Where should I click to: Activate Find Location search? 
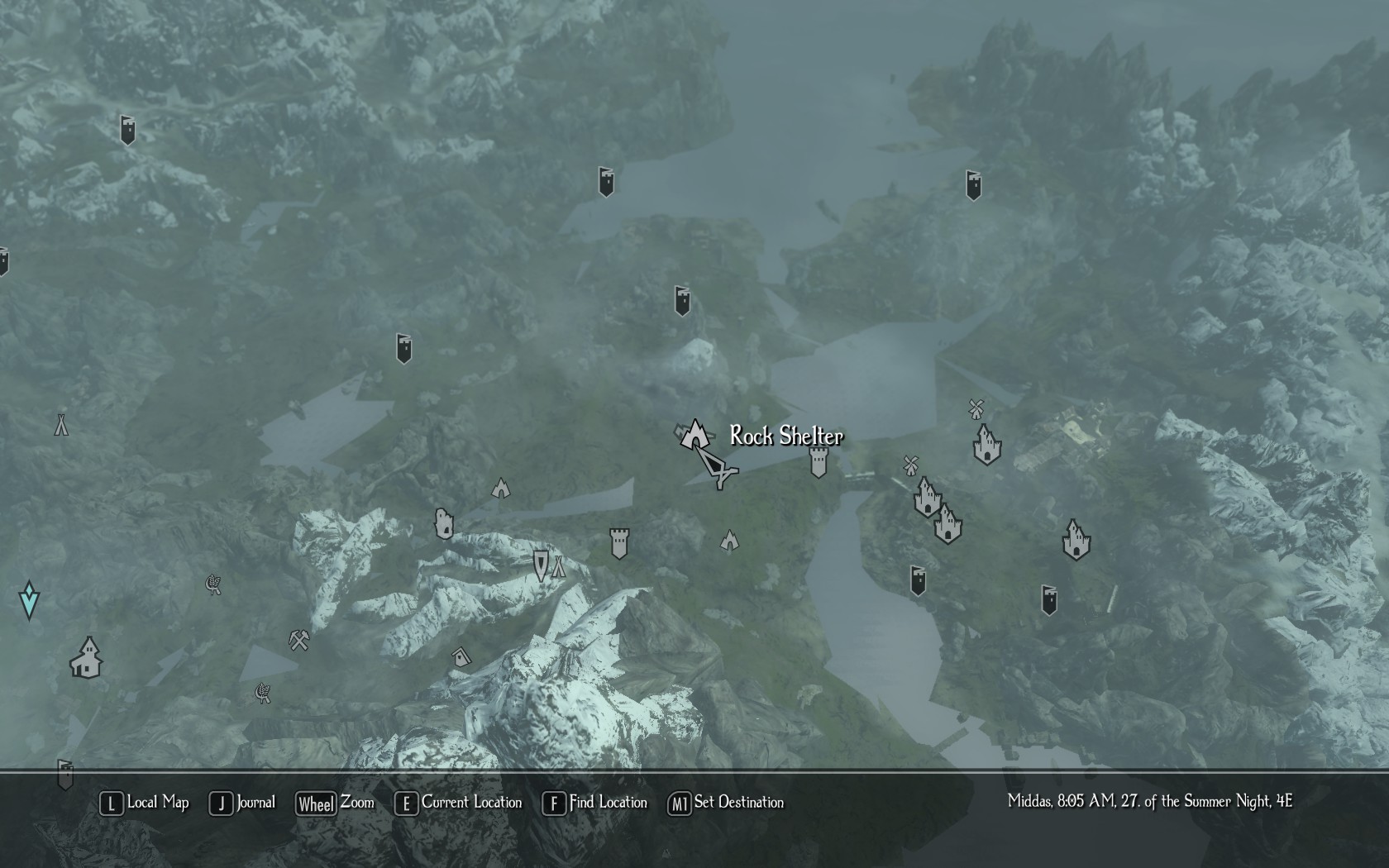[x=595, y=803]
